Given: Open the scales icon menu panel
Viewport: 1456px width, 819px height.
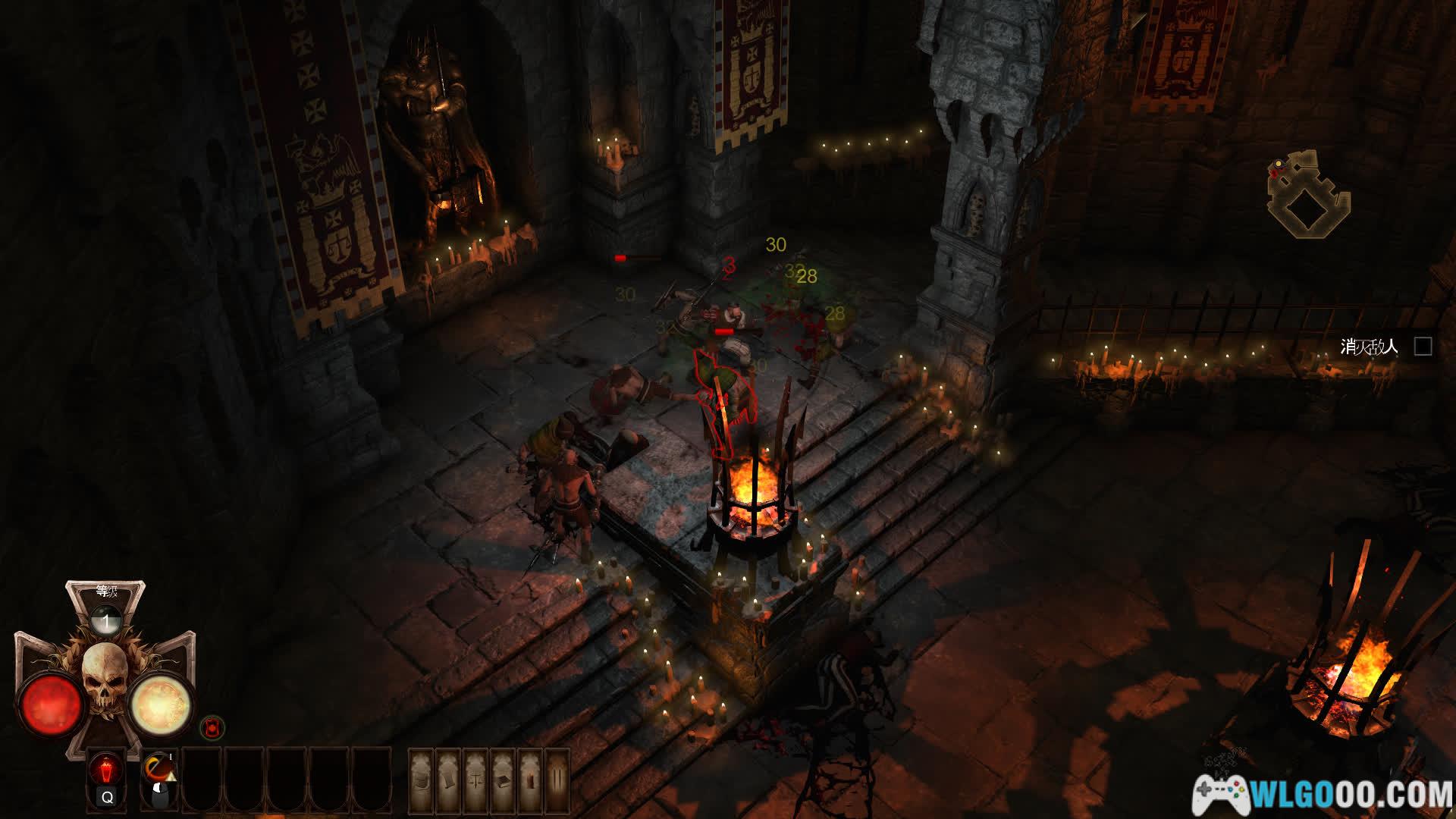Looking at the screenshot, I should tap(475, 780).
